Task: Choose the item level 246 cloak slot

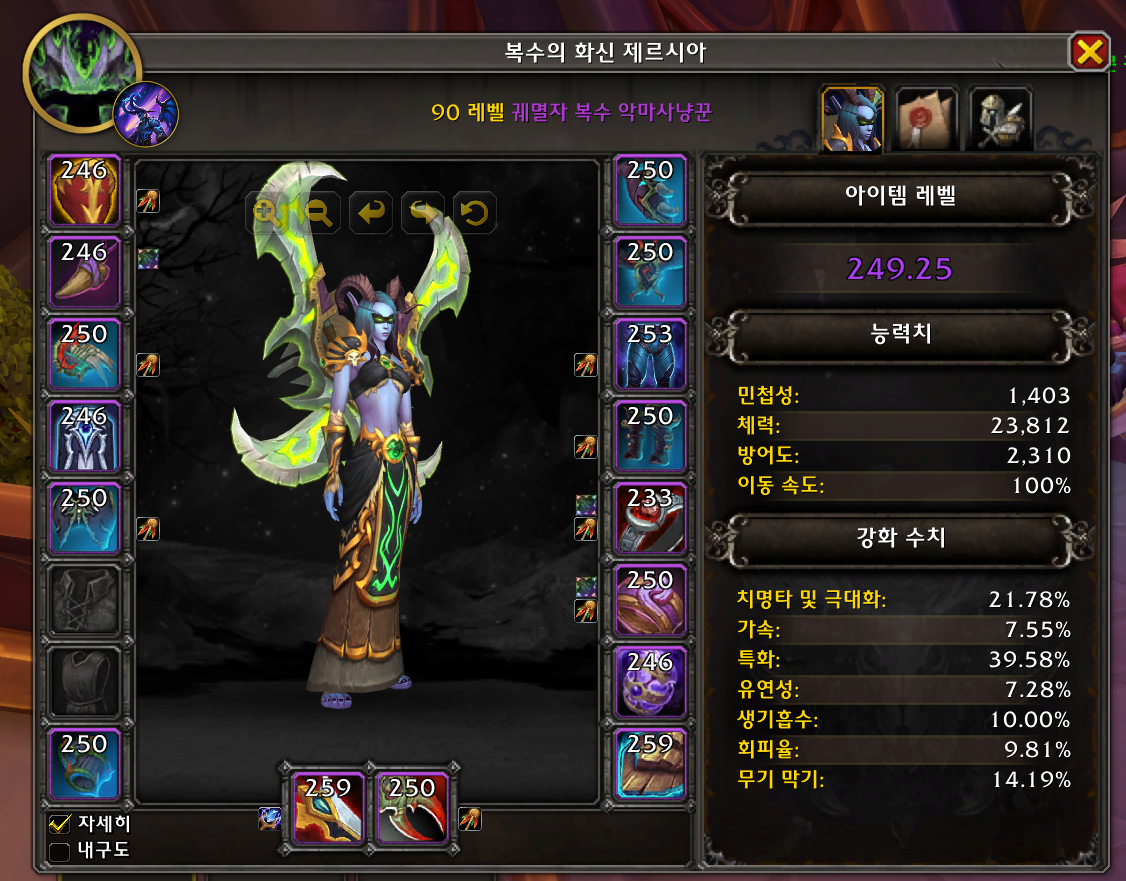Action: 85,435
